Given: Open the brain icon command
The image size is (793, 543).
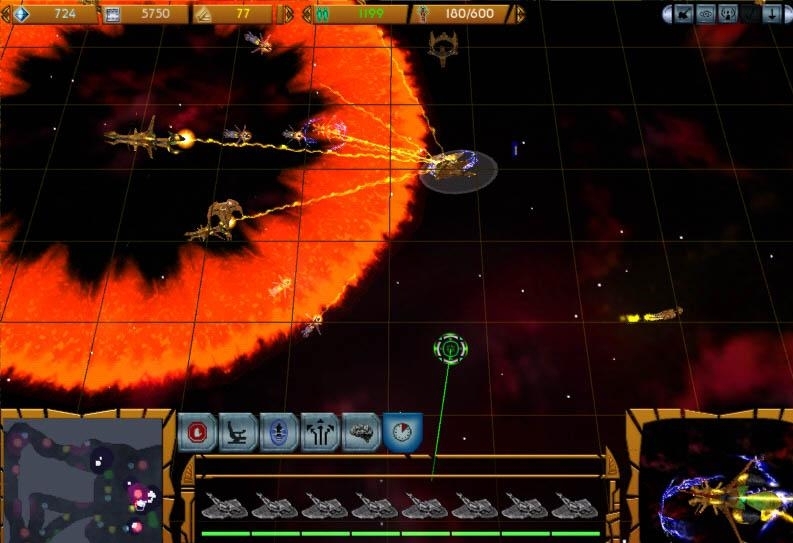Looking at the screenshot, I should tap(361, 432).
